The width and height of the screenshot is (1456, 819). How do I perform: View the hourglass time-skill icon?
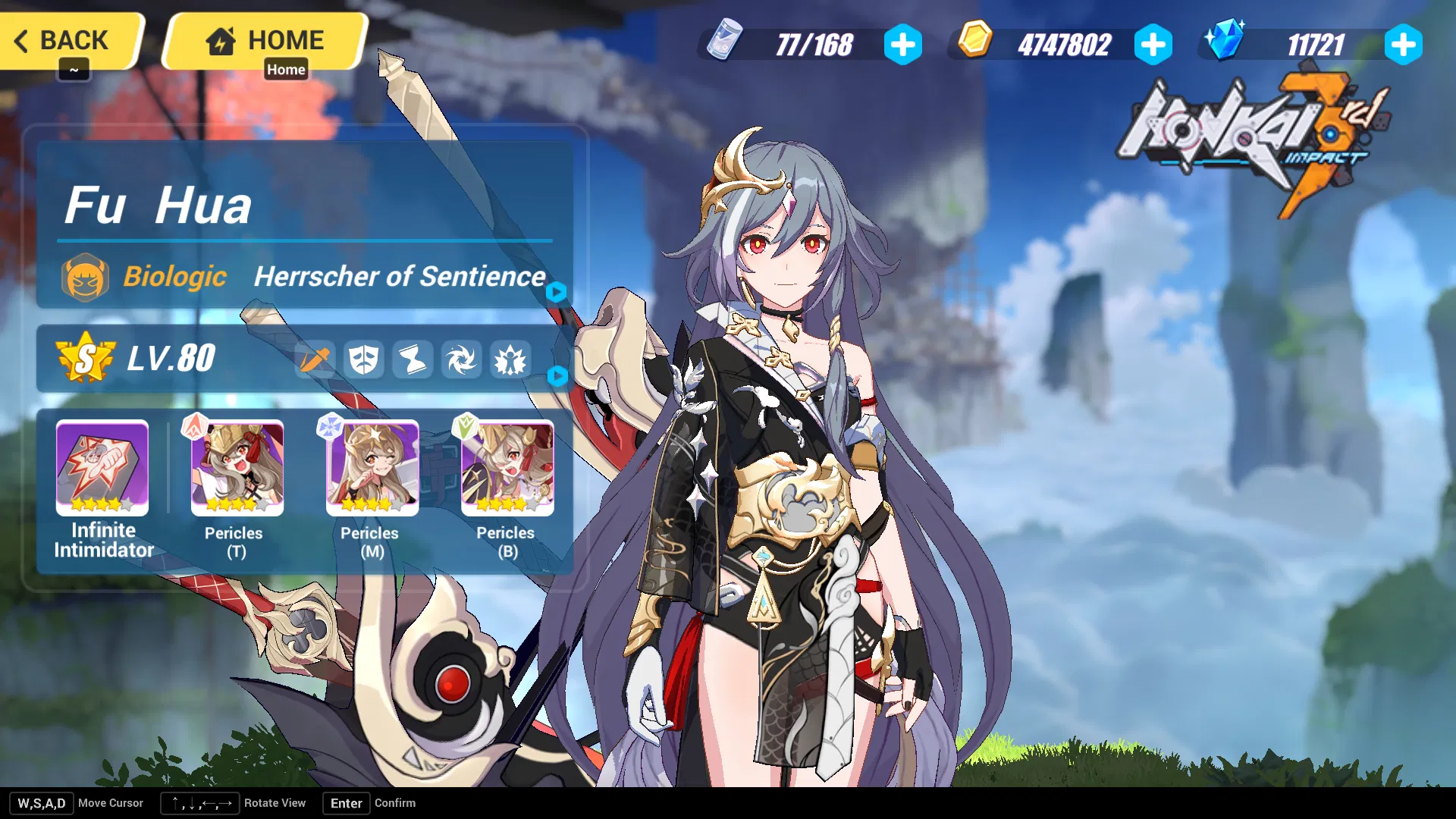414,360
